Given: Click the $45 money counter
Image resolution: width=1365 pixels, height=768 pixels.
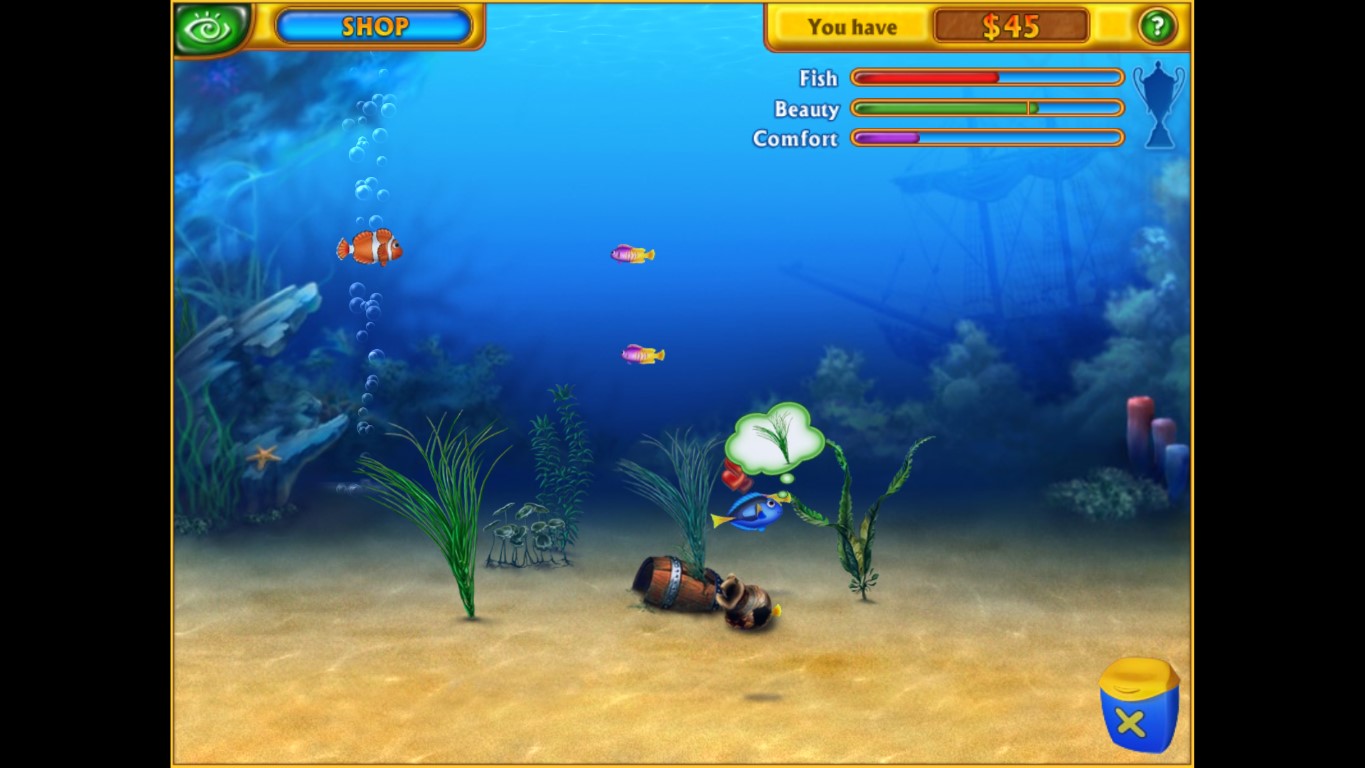Looking at the screenshot, I should click(x=1011, y=27).
